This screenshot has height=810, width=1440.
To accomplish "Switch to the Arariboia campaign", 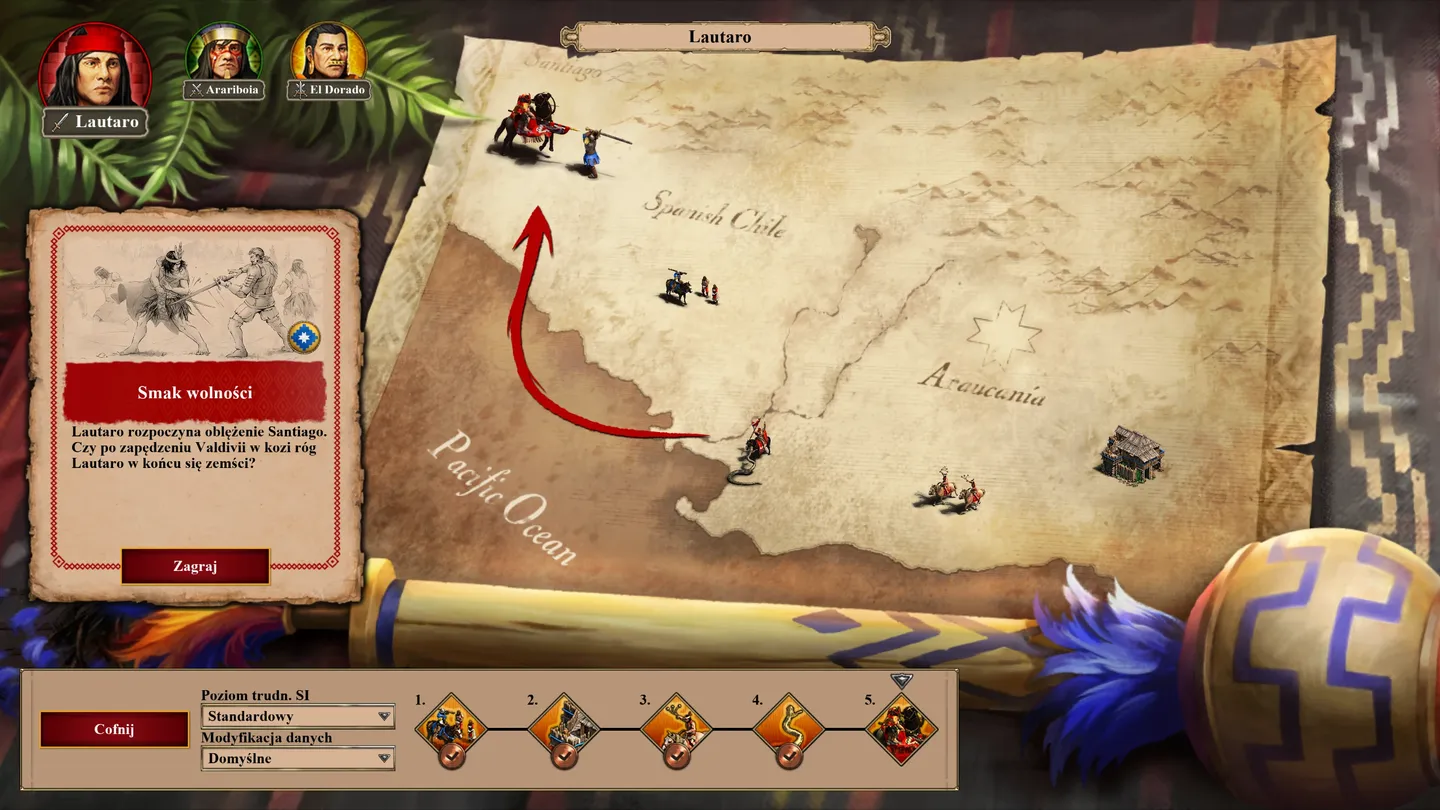I will point(224,57).
